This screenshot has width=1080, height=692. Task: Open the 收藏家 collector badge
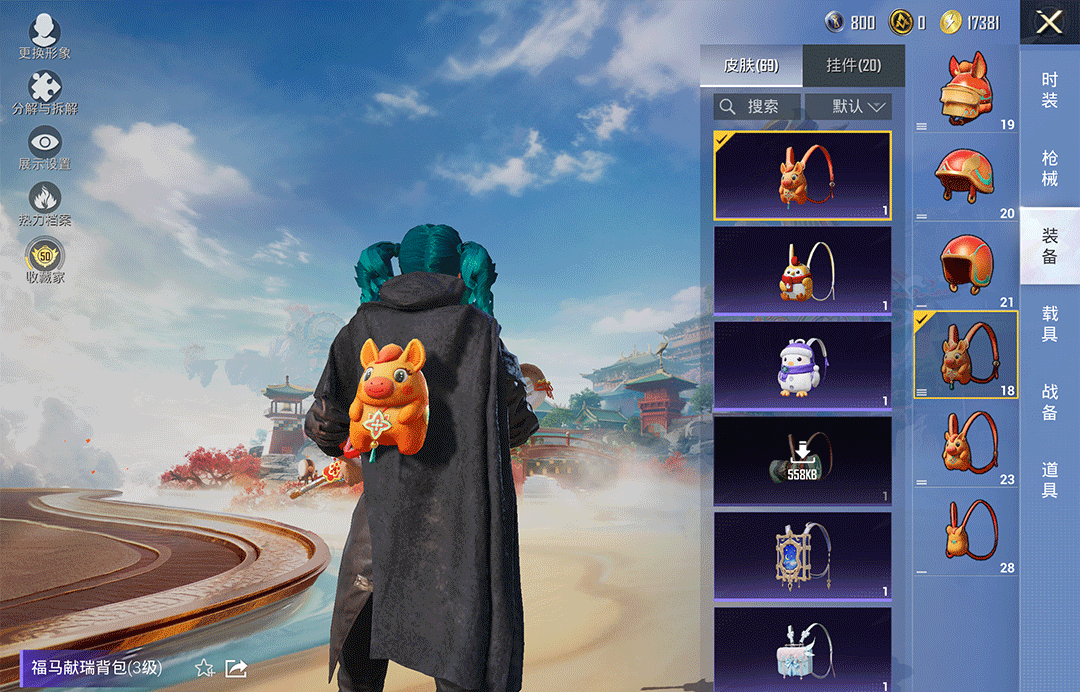coord(45,260)
